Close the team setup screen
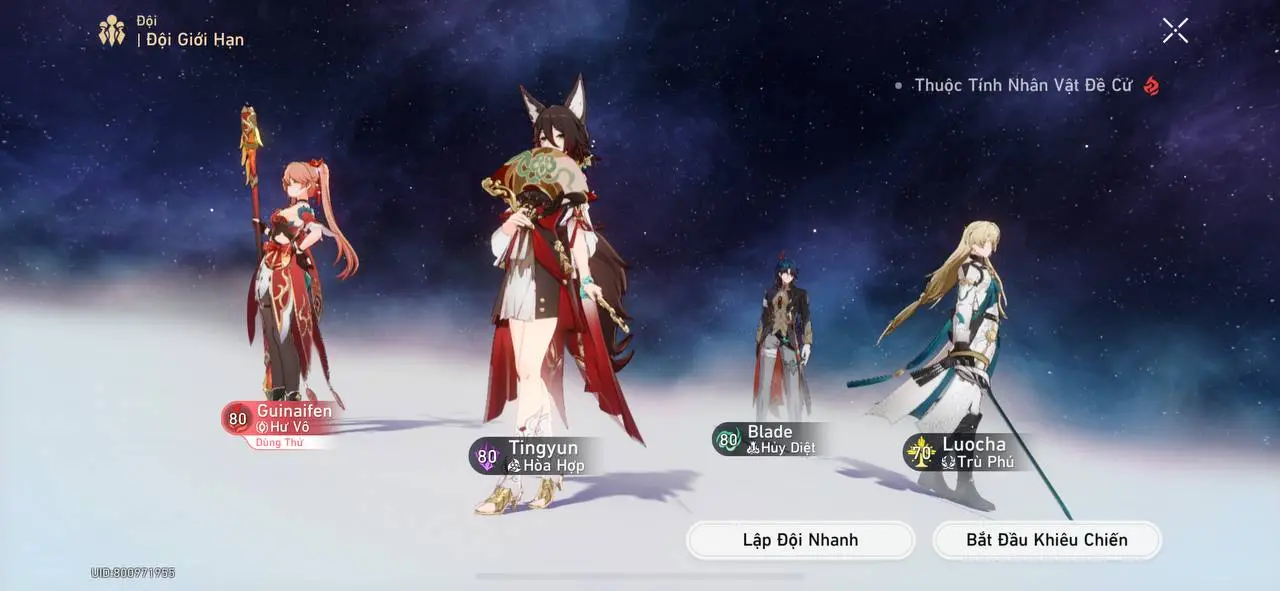Viewport: 1280px width, 591px height. coord(1175,31)
